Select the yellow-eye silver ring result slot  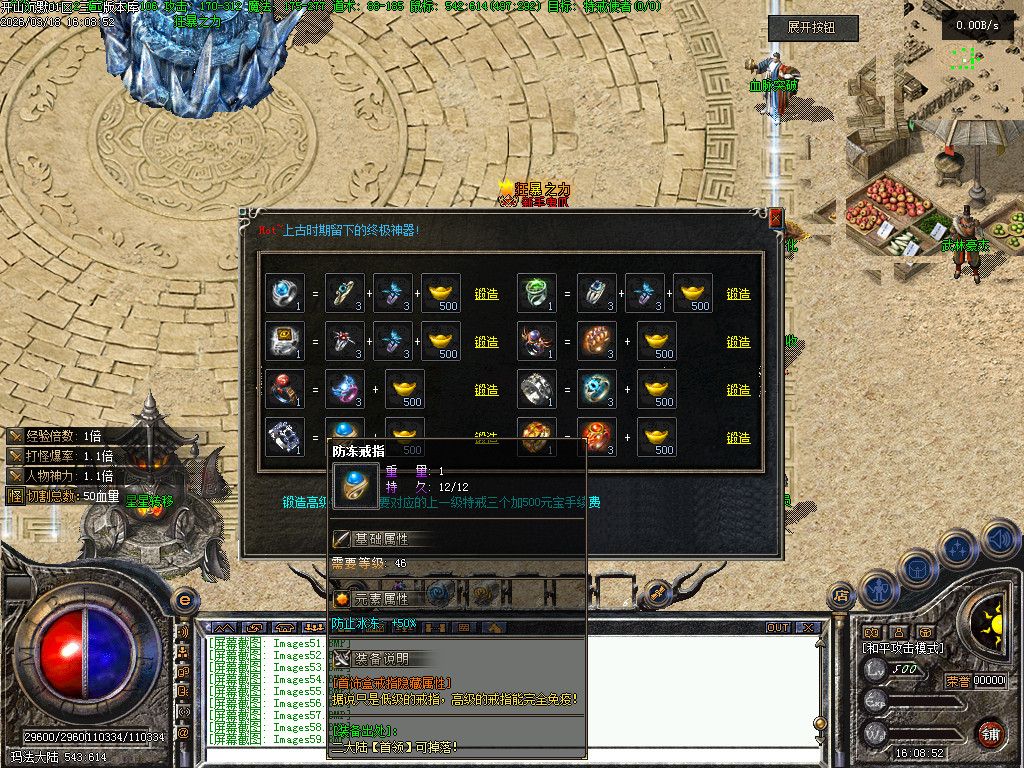coord(285,341)
